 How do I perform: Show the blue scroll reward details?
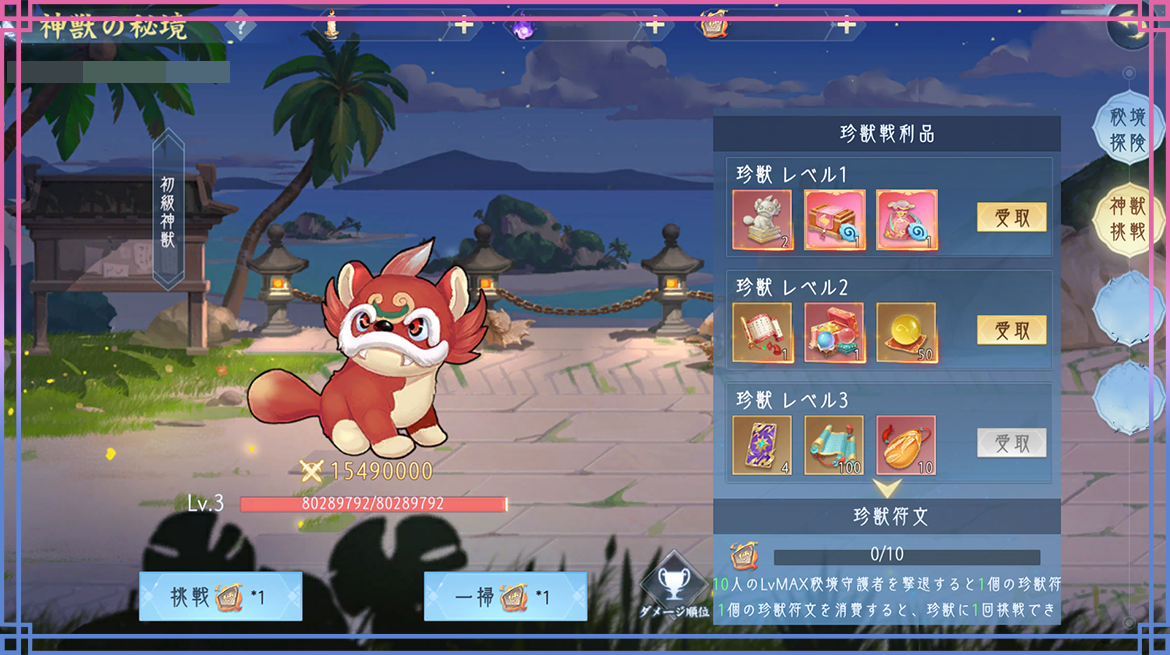click(x=834, y=445)
